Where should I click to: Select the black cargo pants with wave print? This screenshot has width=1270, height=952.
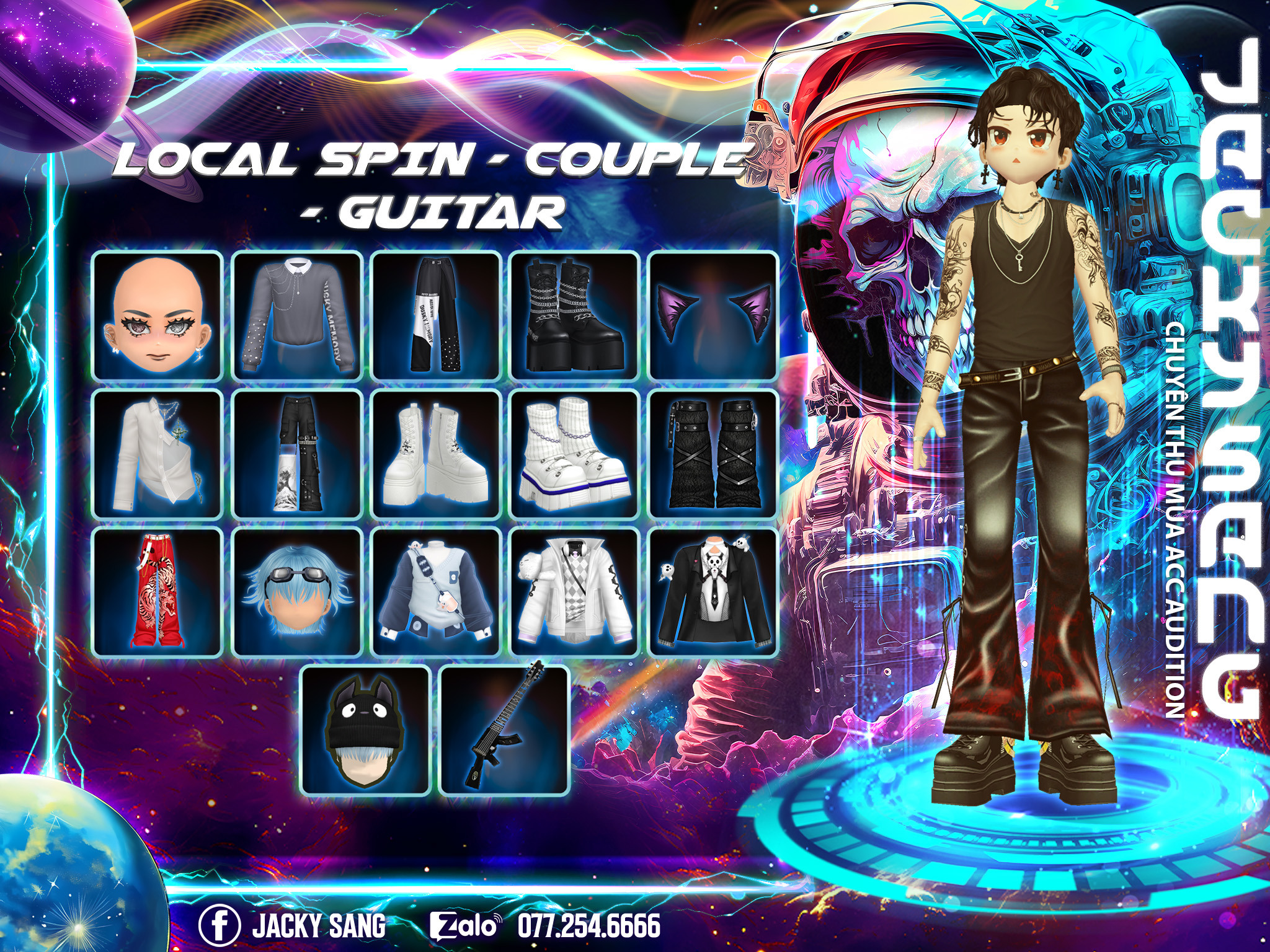point(297,454)
